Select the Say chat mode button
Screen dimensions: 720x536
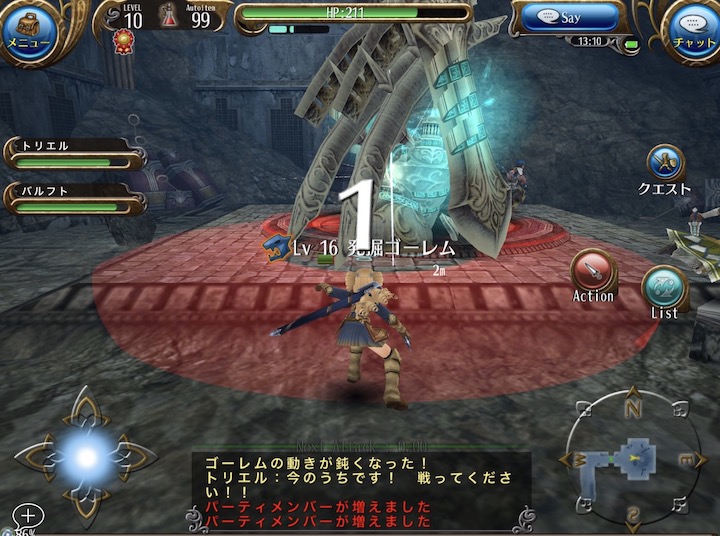[570, 18]
